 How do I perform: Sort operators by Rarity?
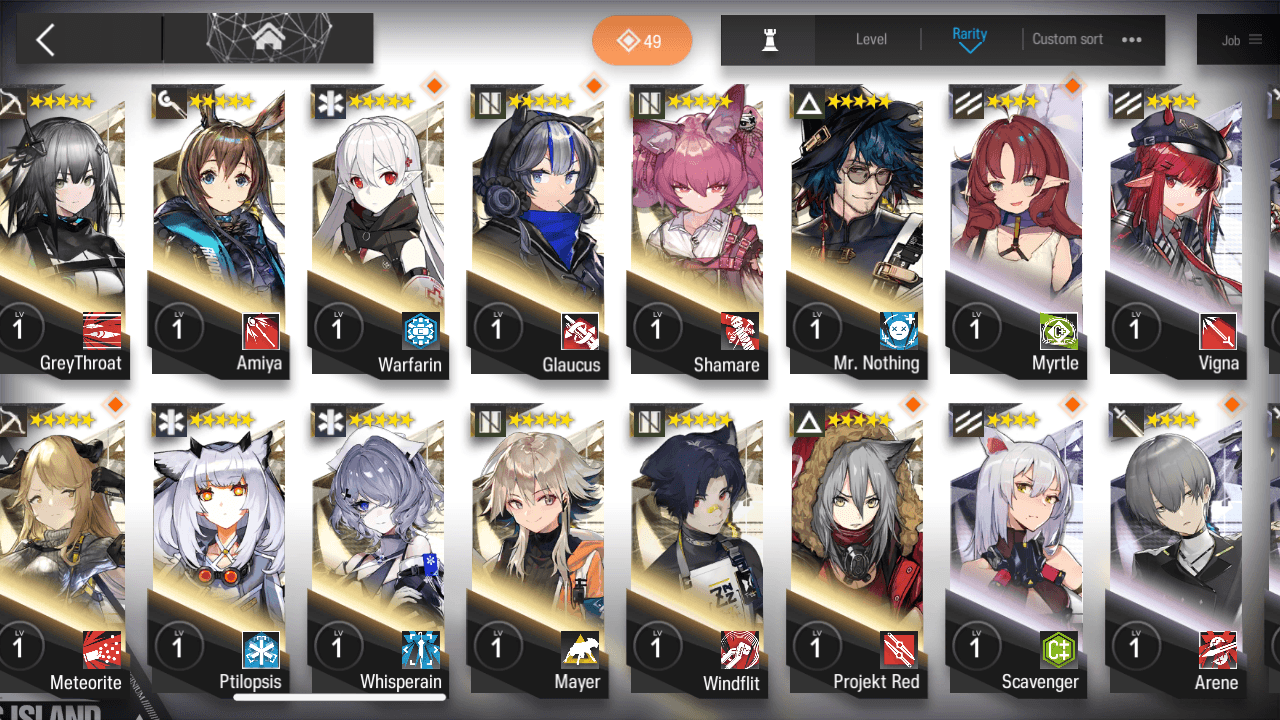pos(969,40)
